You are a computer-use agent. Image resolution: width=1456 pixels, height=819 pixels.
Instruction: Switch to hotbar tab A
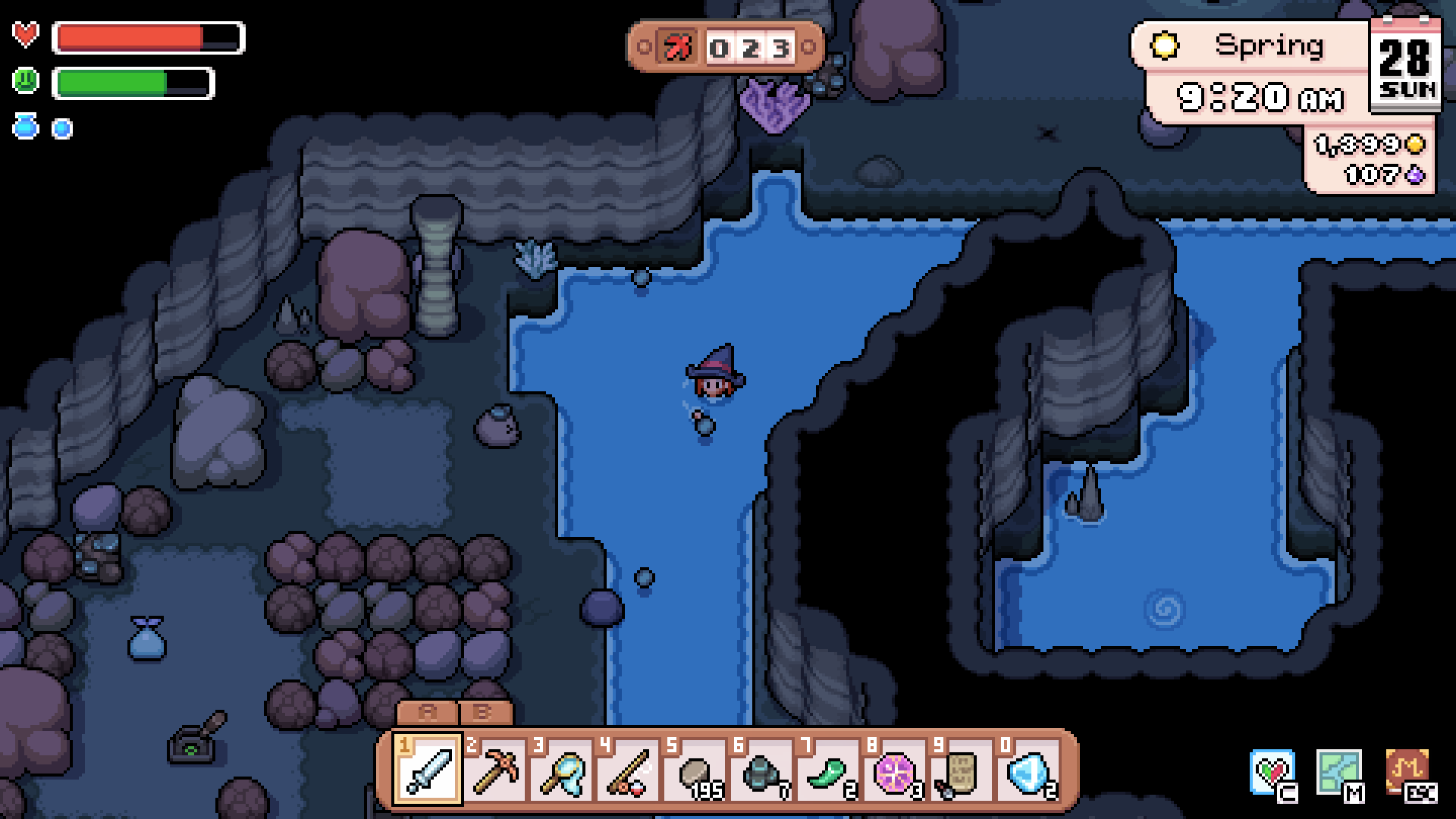[427, 714]
